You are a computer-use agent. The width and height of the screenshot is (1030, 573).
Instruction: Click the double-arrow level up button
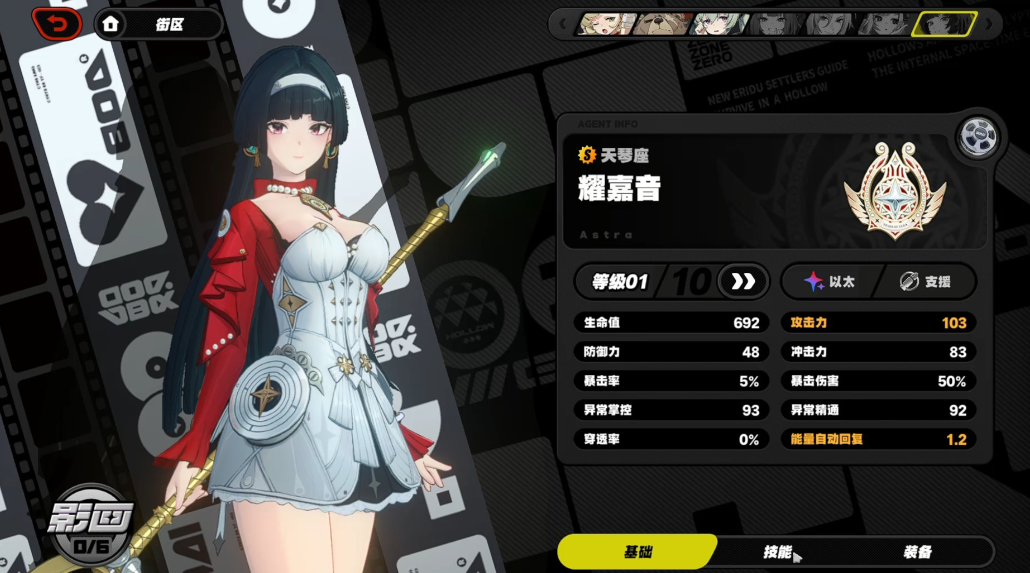point(743,282)
